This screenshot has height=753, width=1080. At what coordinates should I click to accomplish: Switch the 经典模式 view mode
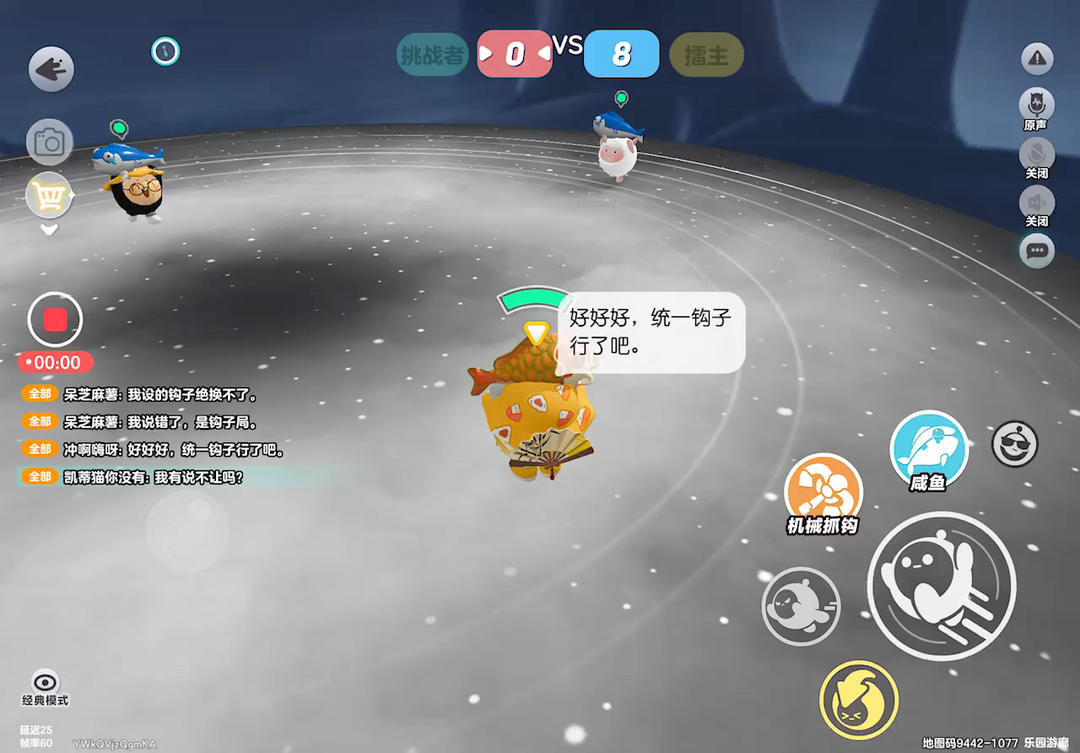click(x=45, y=687)
